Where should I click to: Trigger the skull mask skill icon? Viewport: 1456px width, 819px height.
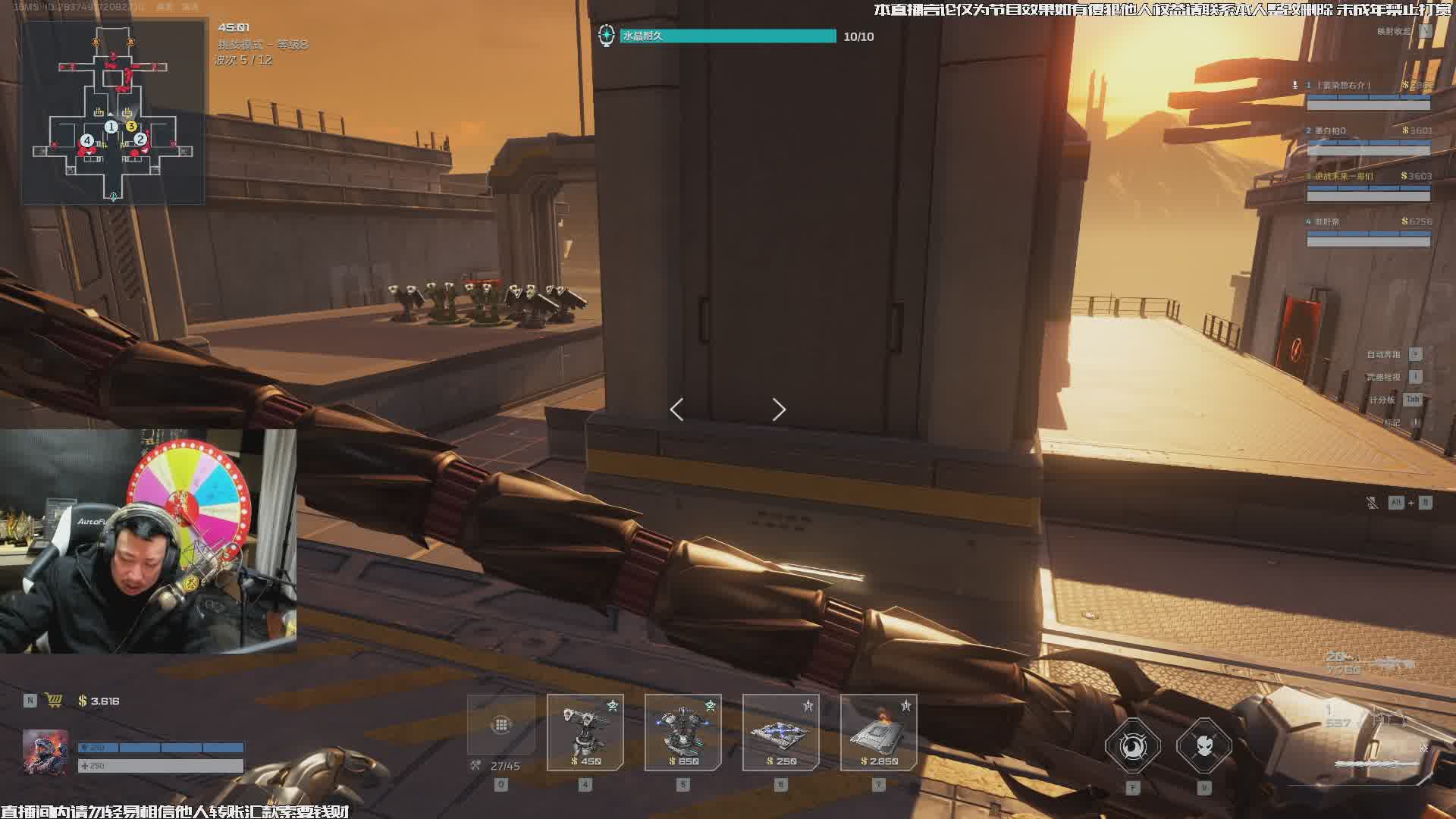pyautogui.click(x=1204, y=746)
